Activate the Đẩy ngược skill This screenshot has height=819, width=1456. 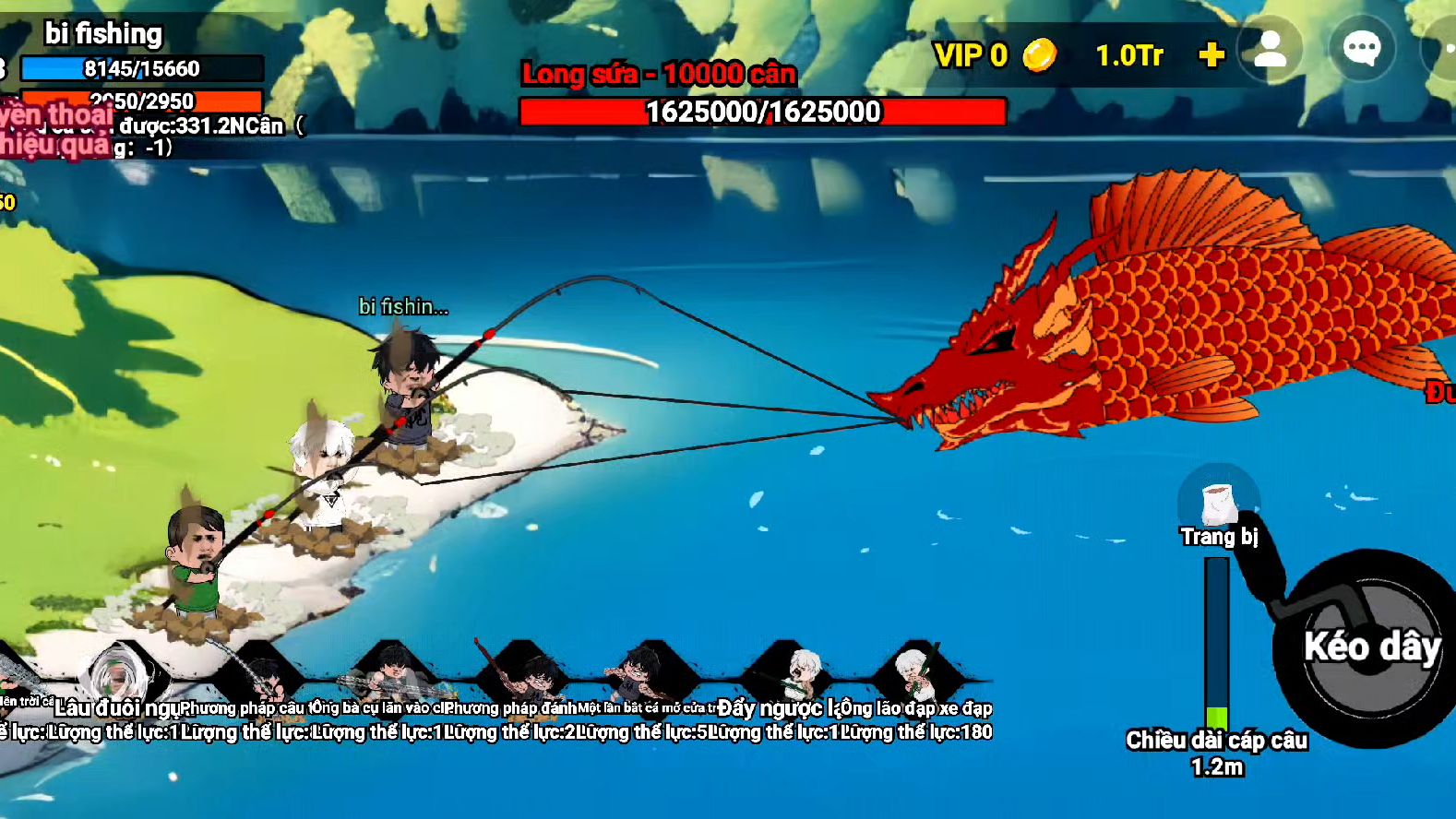coord(785,678)
